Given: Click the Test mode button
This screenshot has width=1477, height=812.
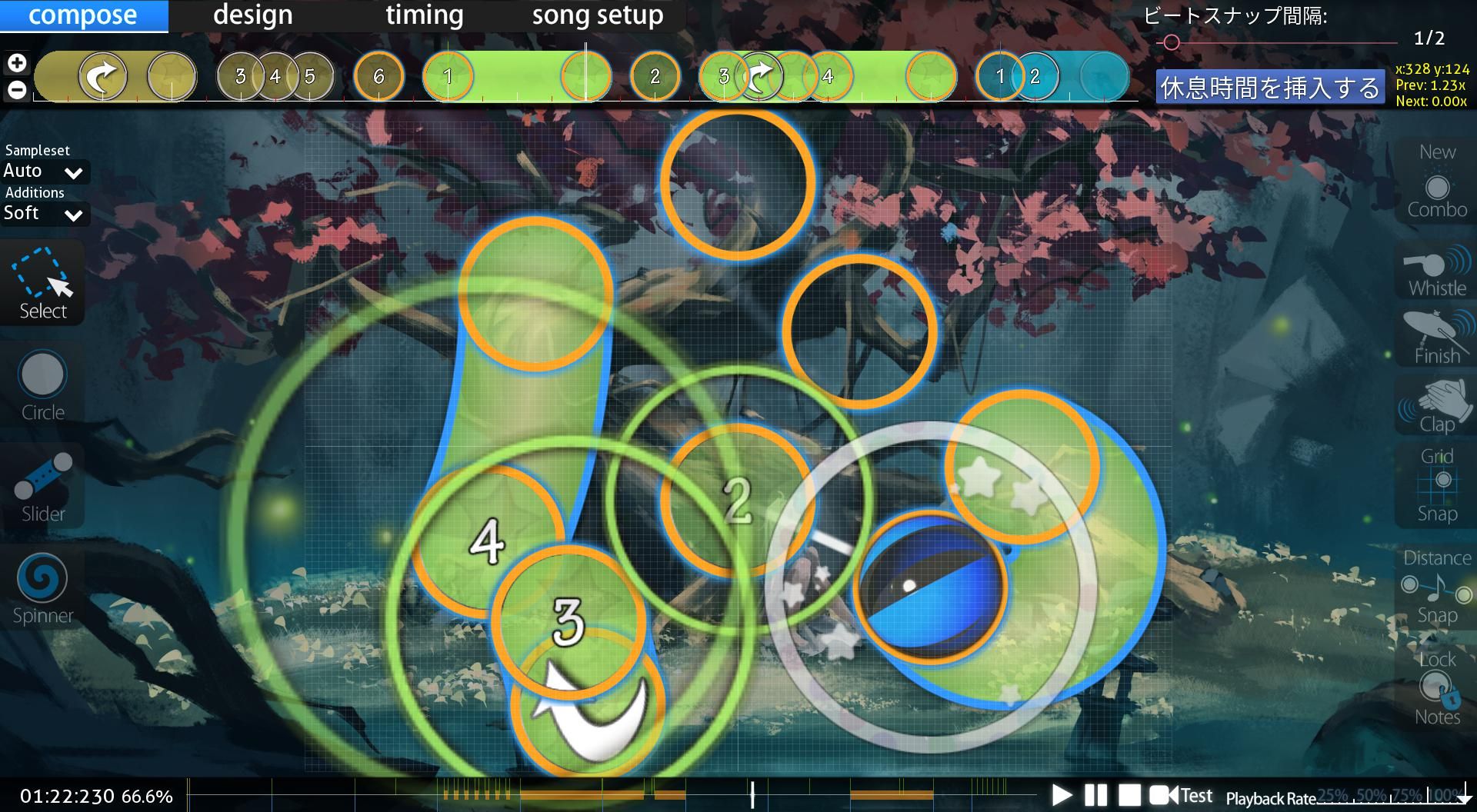Looking at the screenshot, I should point(1182,795).
